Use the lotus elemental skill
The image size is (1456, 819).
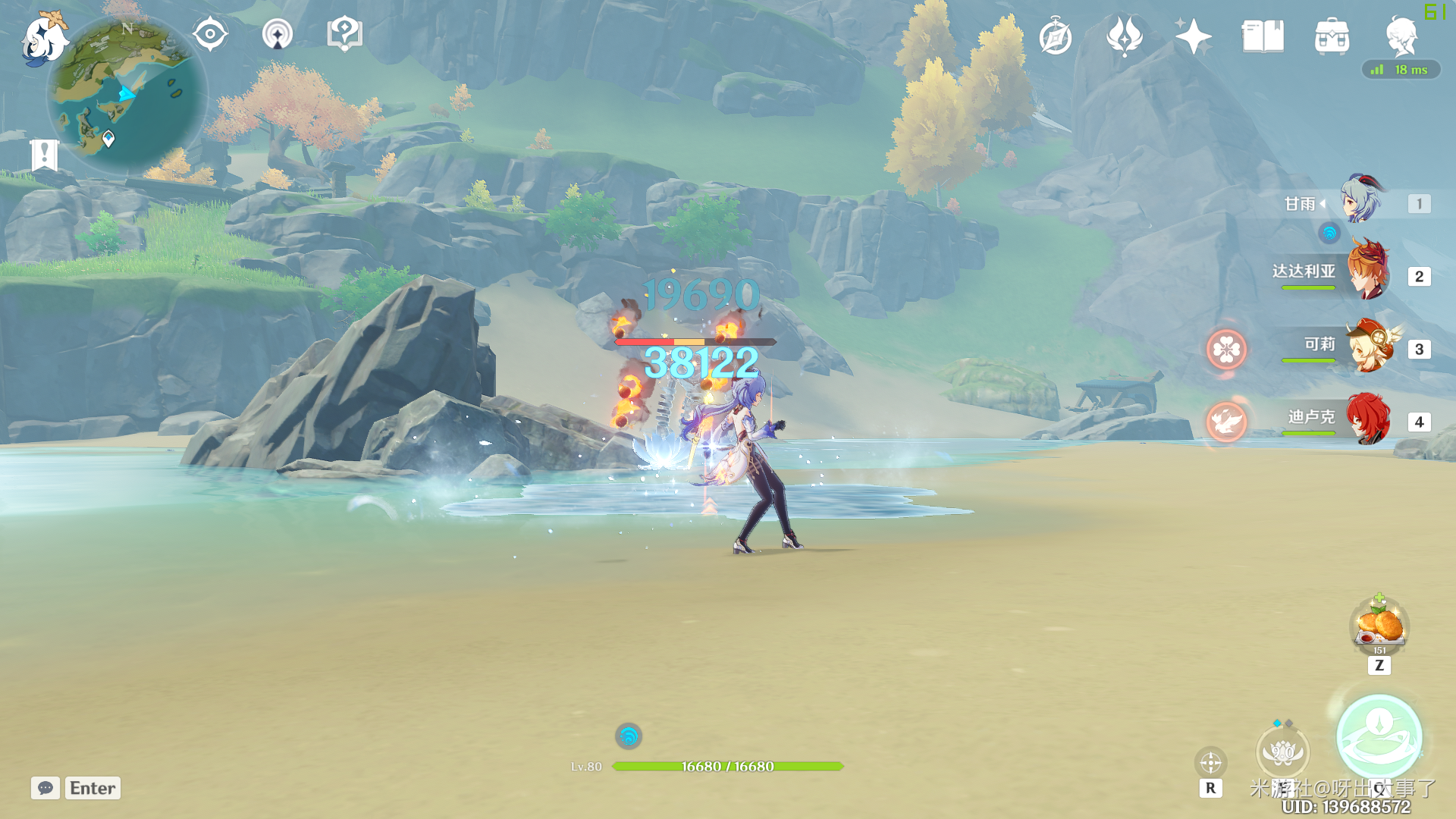(1282, 752)
